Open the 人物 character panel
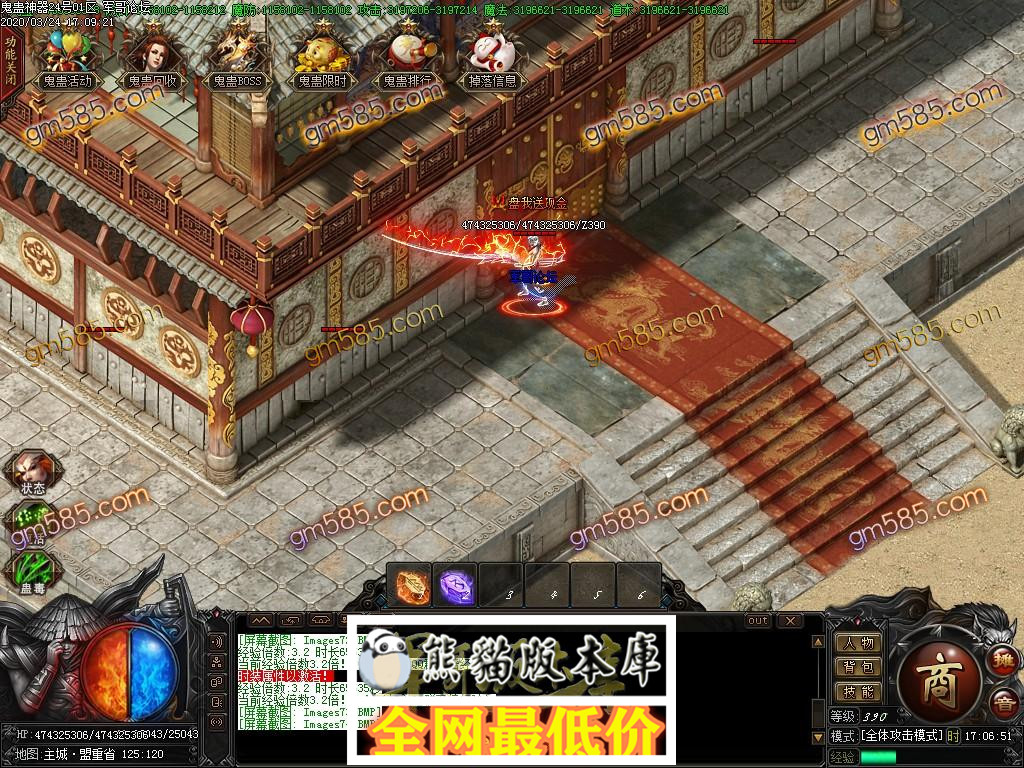The width and height of the screenshot is (1024, 768). tap(858, 643)
